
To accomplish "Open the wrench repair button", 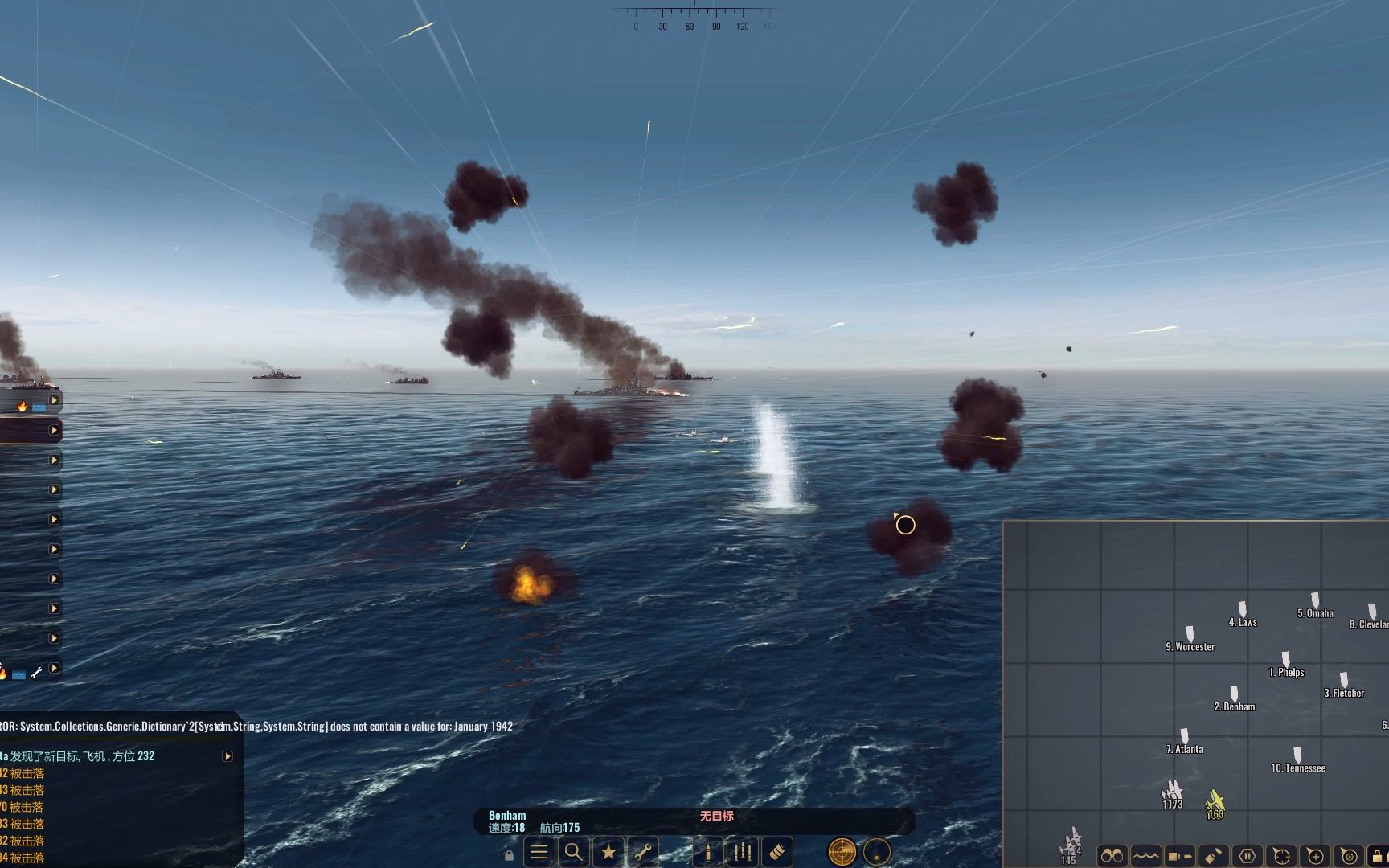I will 643,852.
